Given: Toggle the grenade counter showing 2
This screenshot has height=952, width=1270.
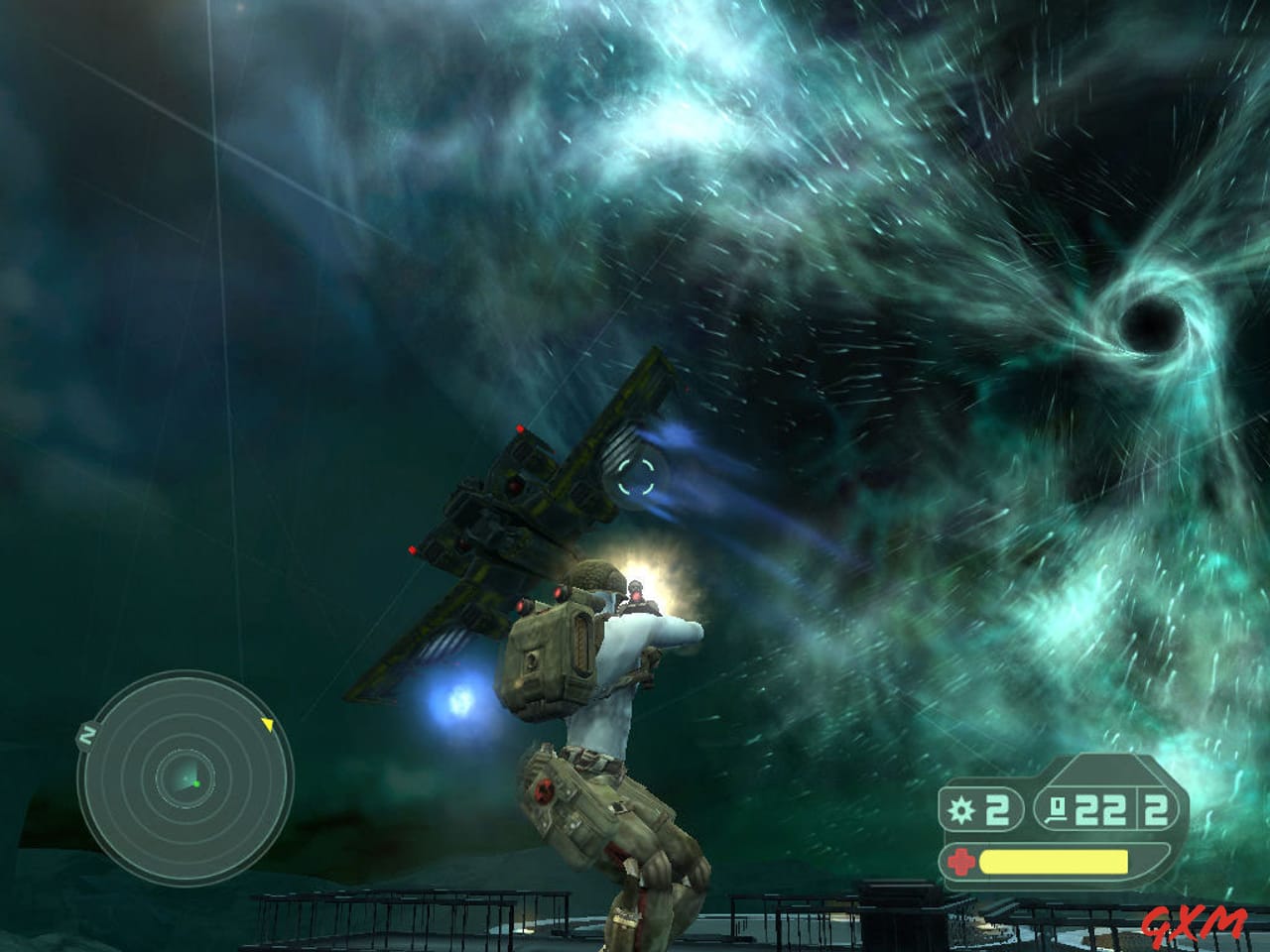Looking at the screenshot, I should (x=995, y=811).
